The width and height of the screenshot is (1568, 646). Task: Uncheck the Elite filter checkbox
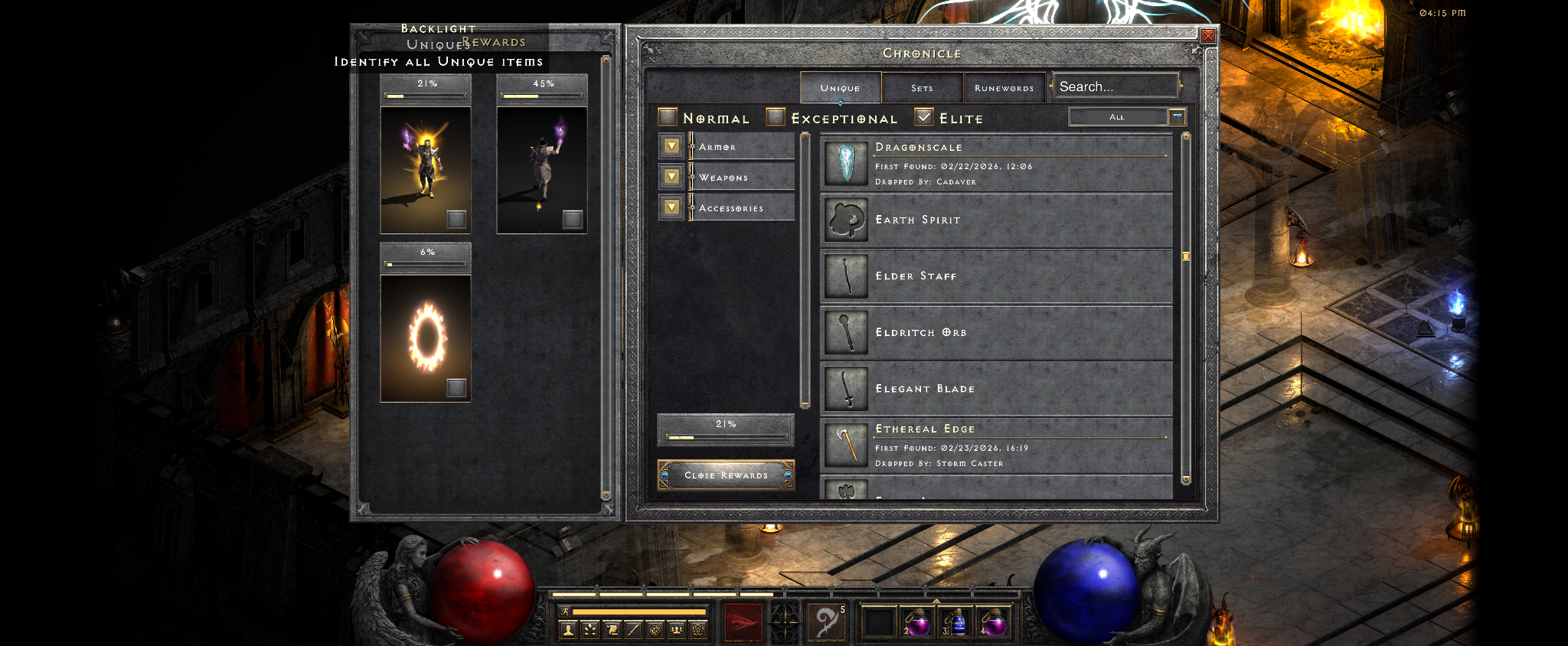pyautogui.click(x=925, y=117)
